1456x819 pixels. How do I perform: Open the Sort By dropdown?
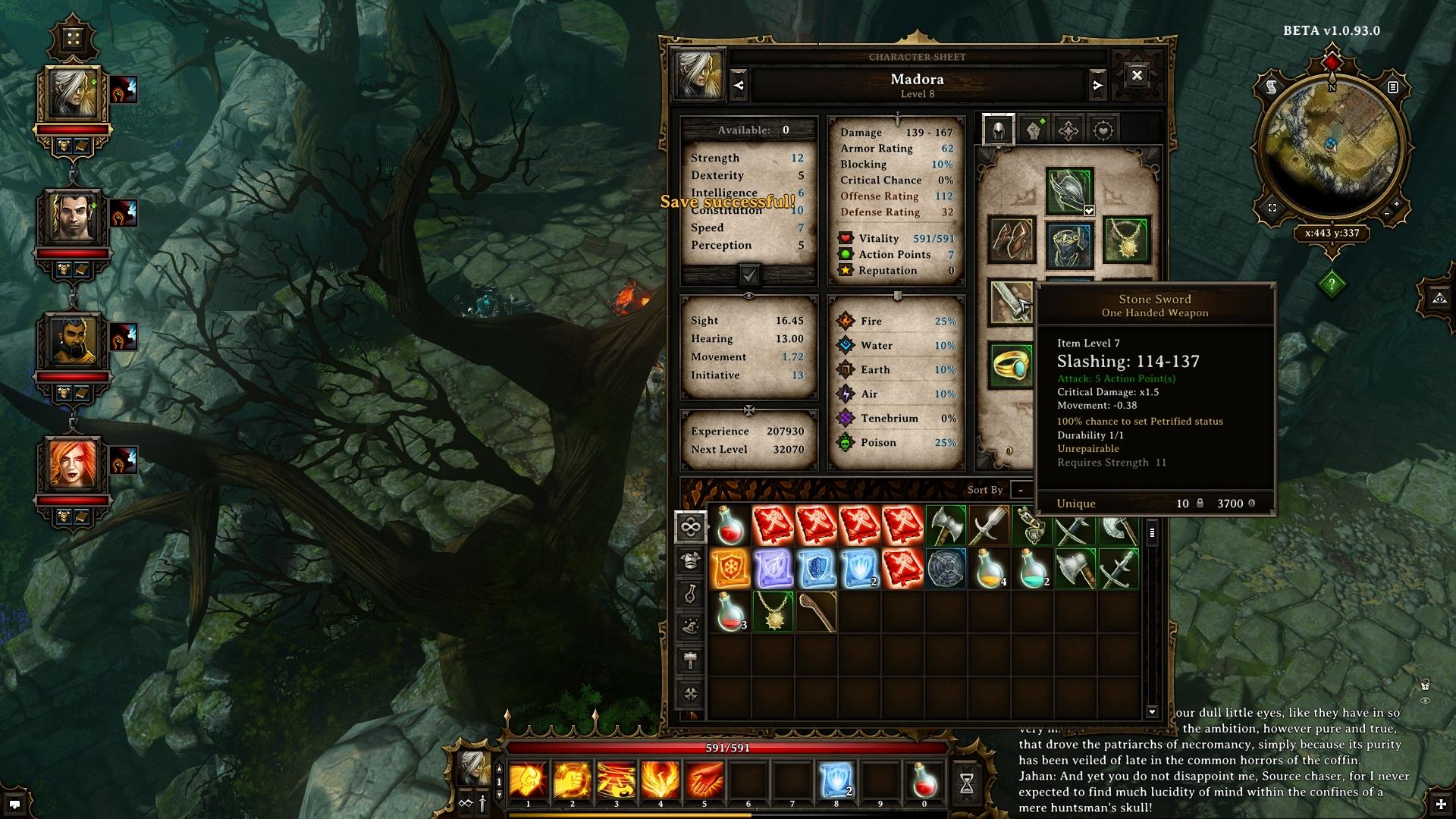tap(1021, 490)
